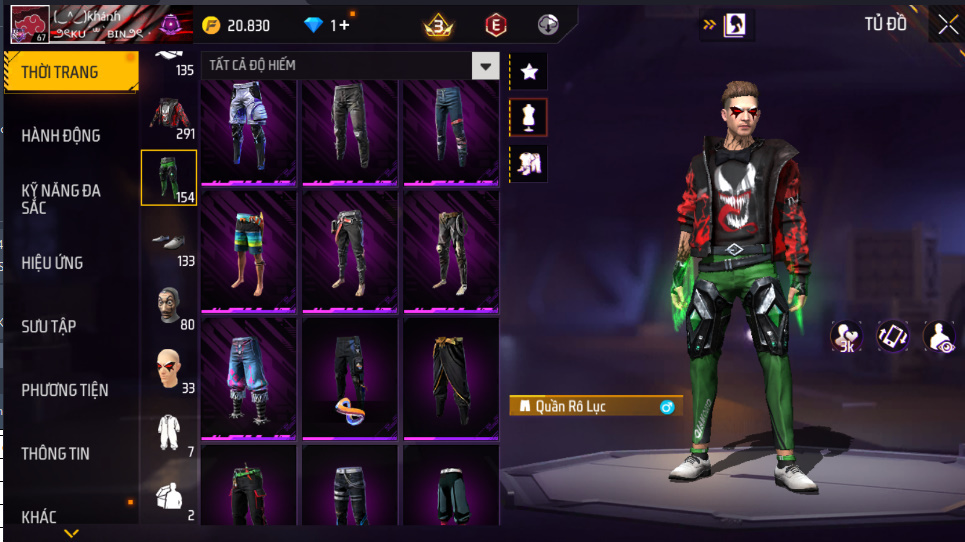Viewport: 965px width, 542px height.
Task: Select the Kỹ Năng Đa Sắc tab
Action: pos(62,198)
